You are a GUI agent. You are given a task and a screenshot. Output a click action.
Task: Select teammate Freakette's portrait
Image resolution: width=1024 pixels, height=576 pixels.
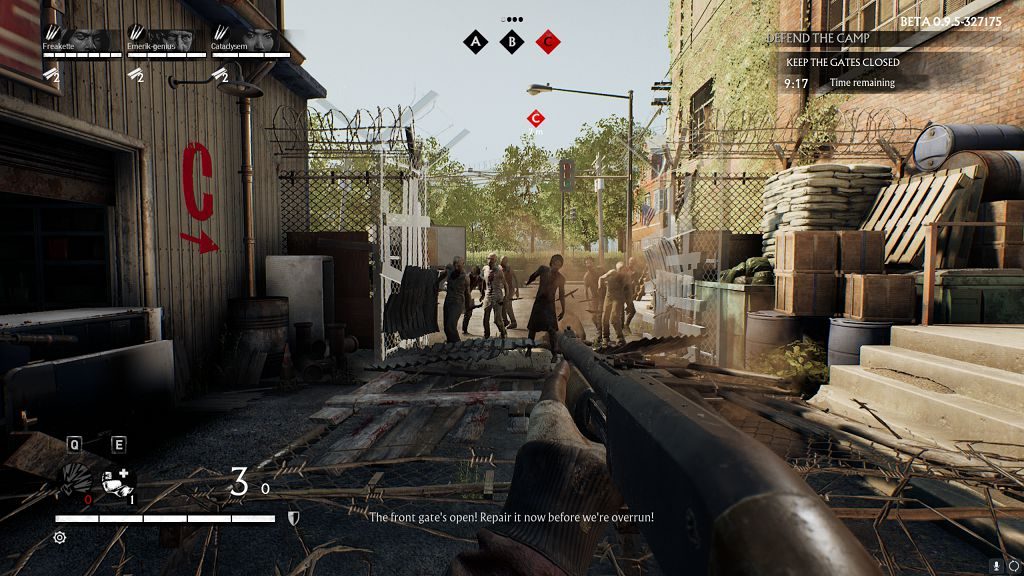click(89, 39)
